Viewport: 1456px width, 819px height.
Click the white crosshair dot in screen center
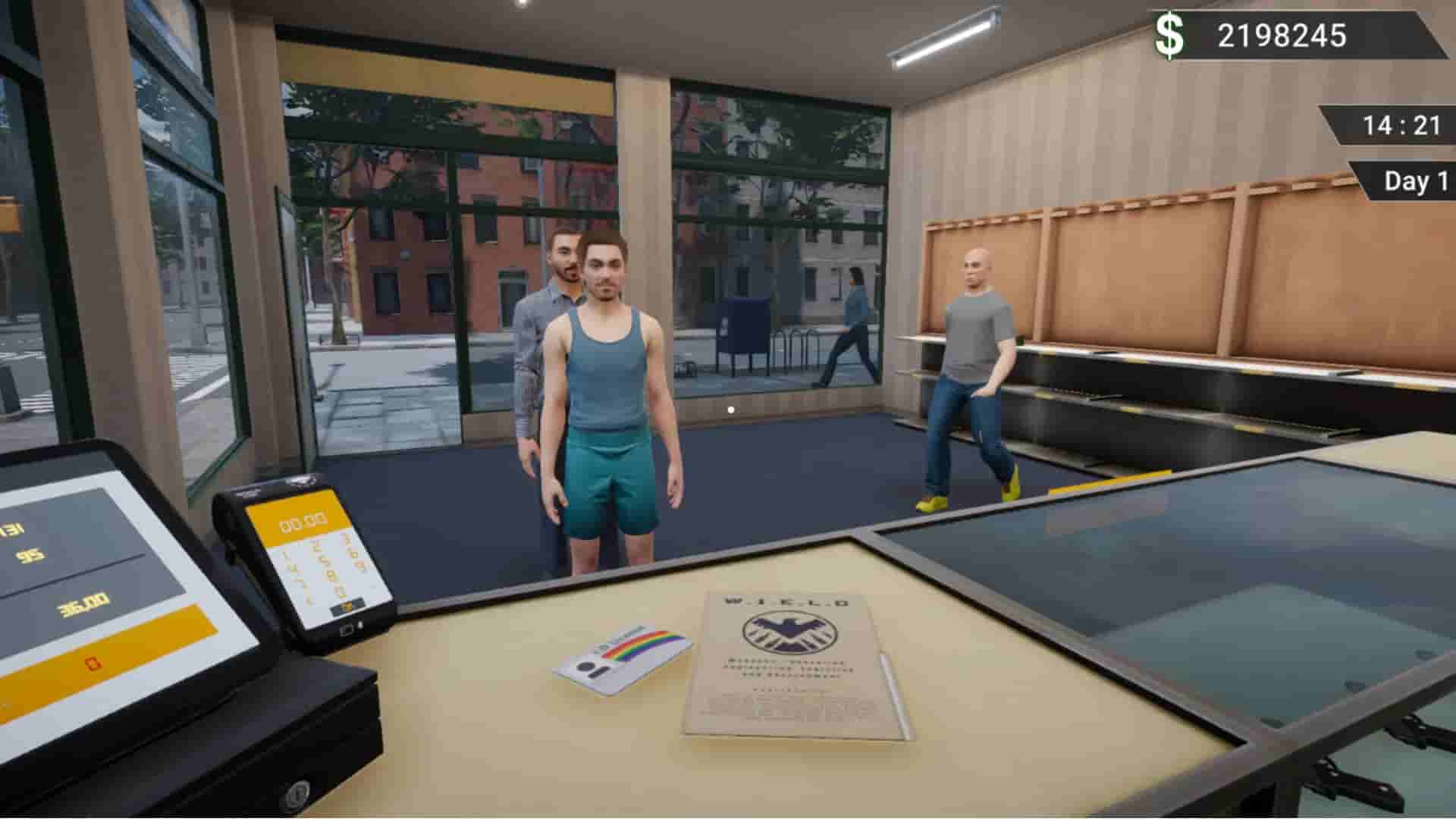tap(730, 409)
